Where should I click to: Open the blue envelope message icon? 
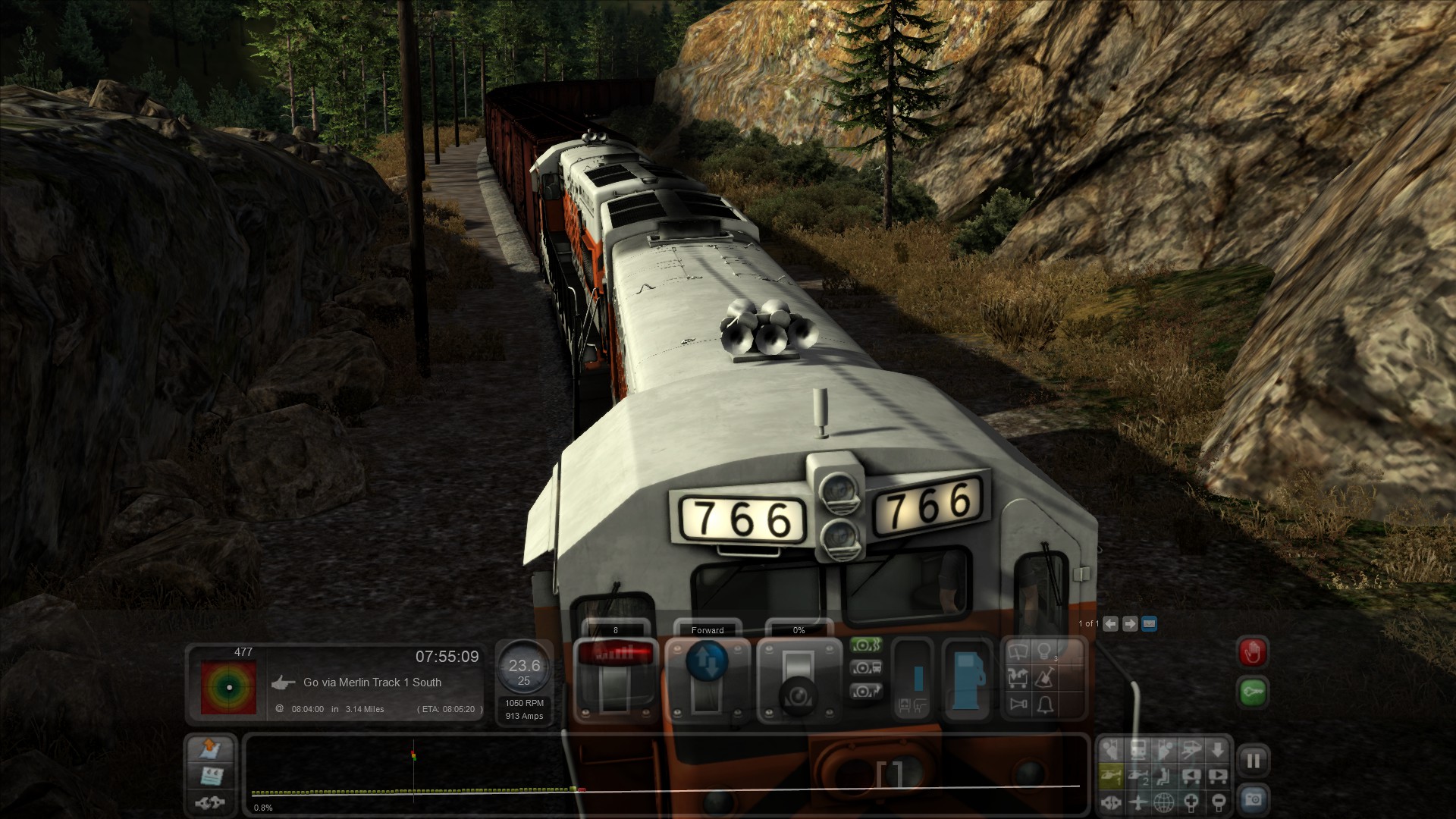(1149, 623)
